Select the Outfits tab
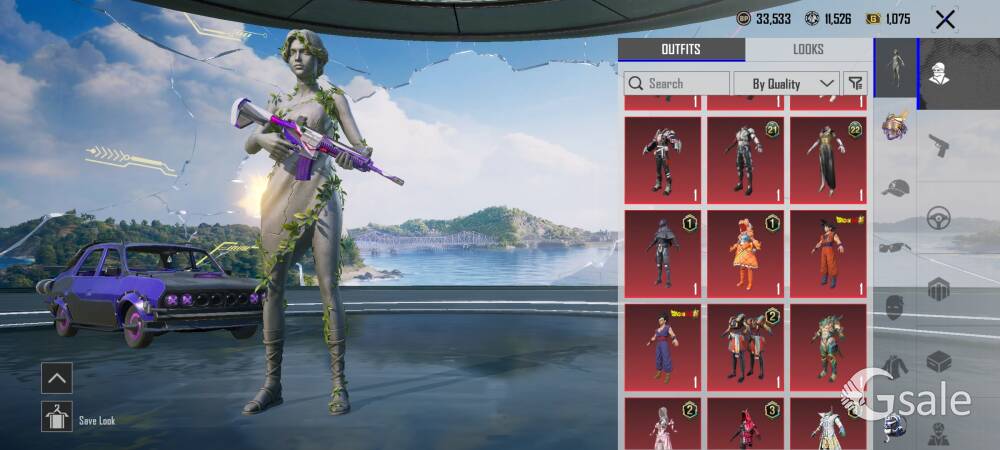This screenshot has height=450, width=1000. pyautogui.click(x=681, y=49)
